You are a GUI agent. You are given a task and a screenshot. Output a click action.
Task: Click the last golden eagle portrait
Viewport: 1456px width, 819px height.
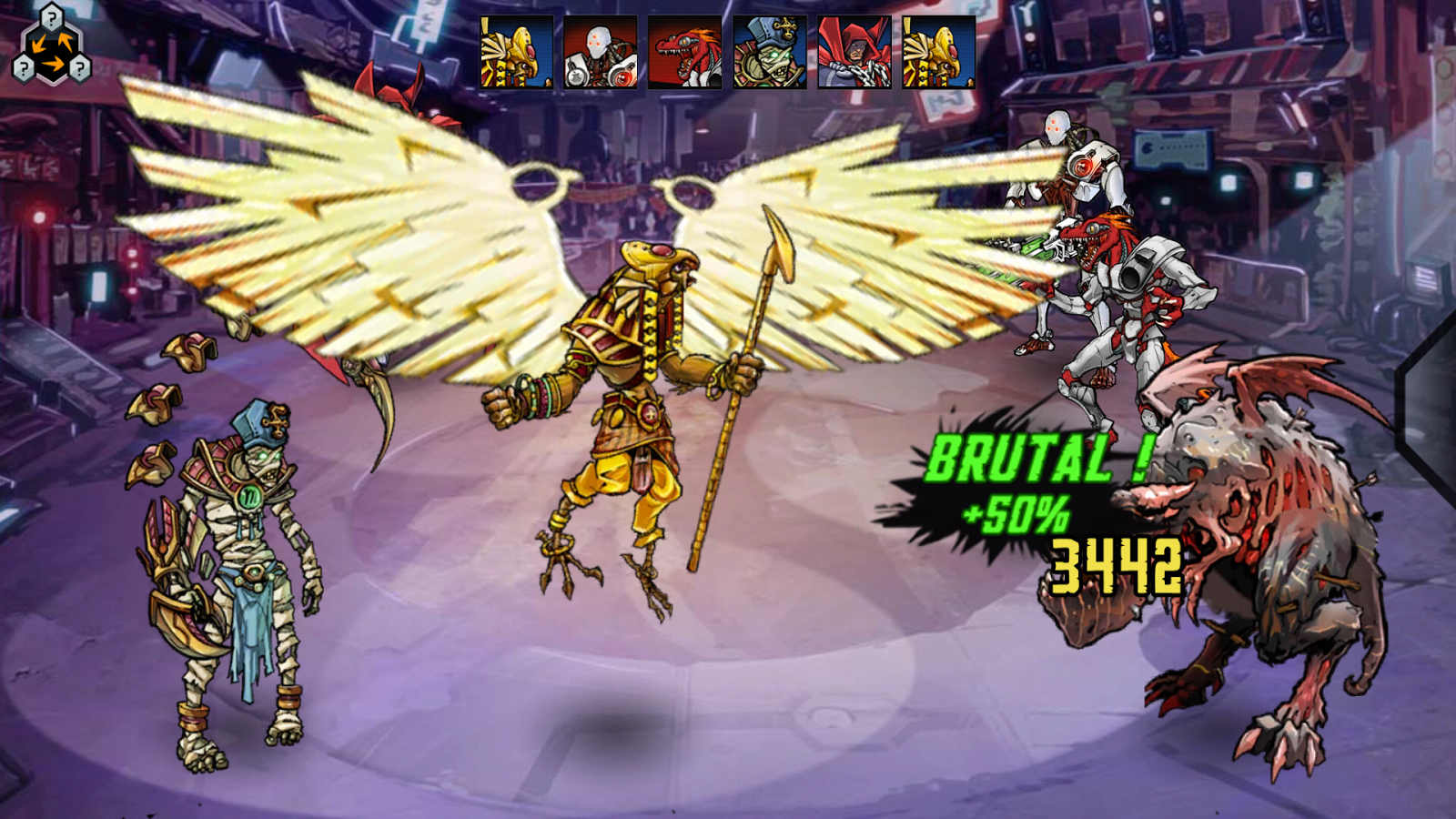pyautogui.click(x=934, y=50)
